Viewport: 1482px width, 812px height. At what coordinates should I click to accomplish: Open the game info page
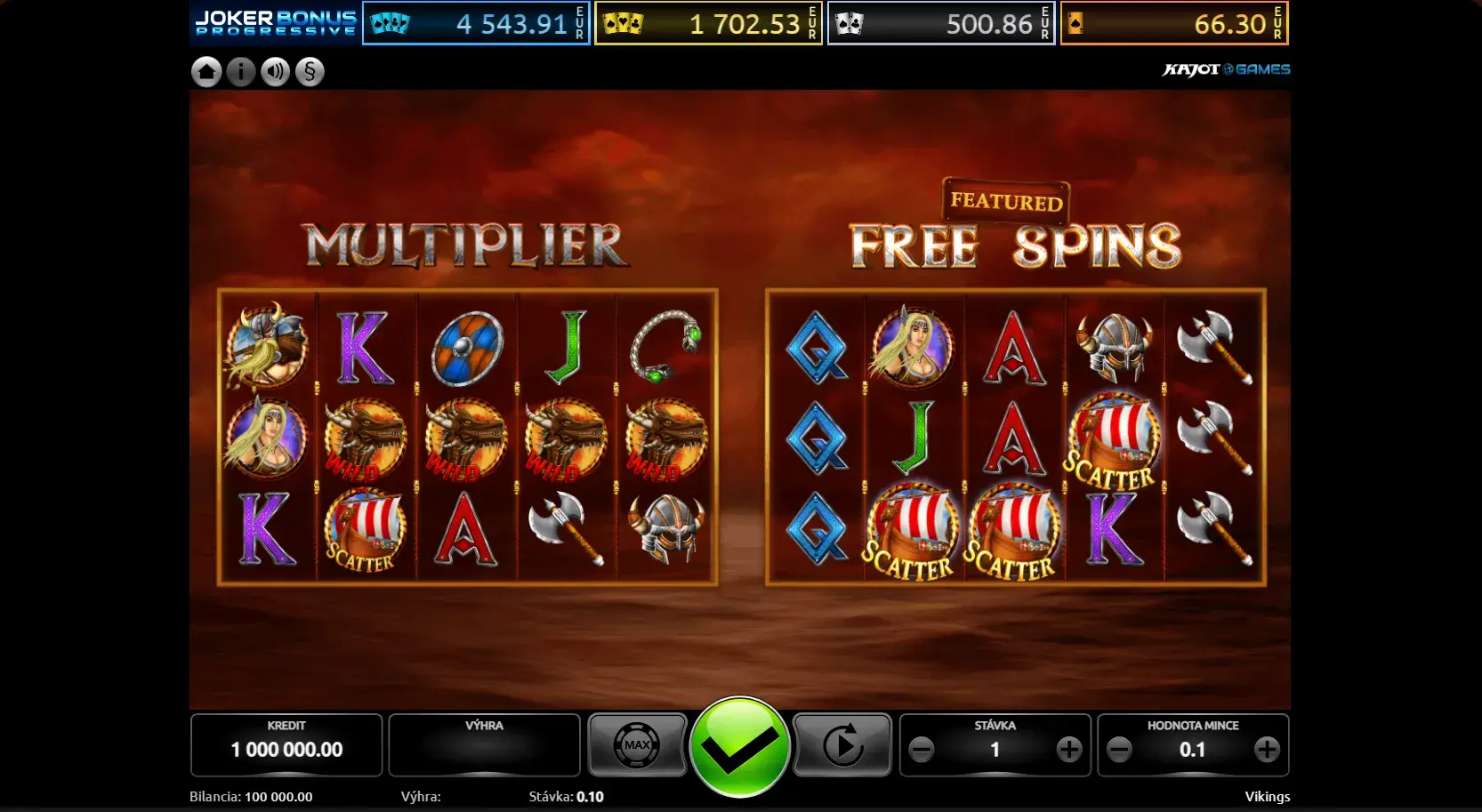[x=241, y=72]
